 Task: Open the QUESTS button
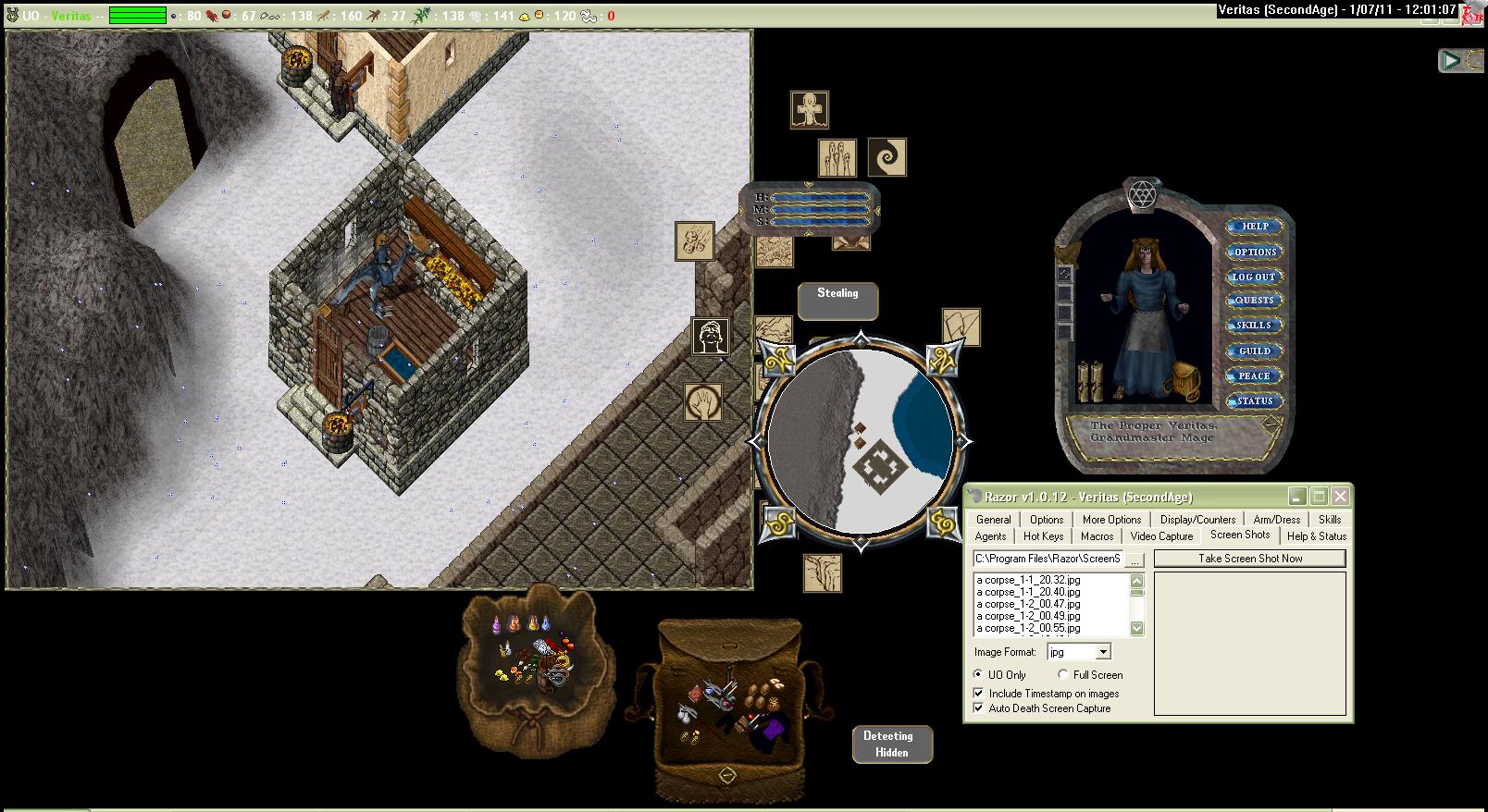coord(1254,301)
